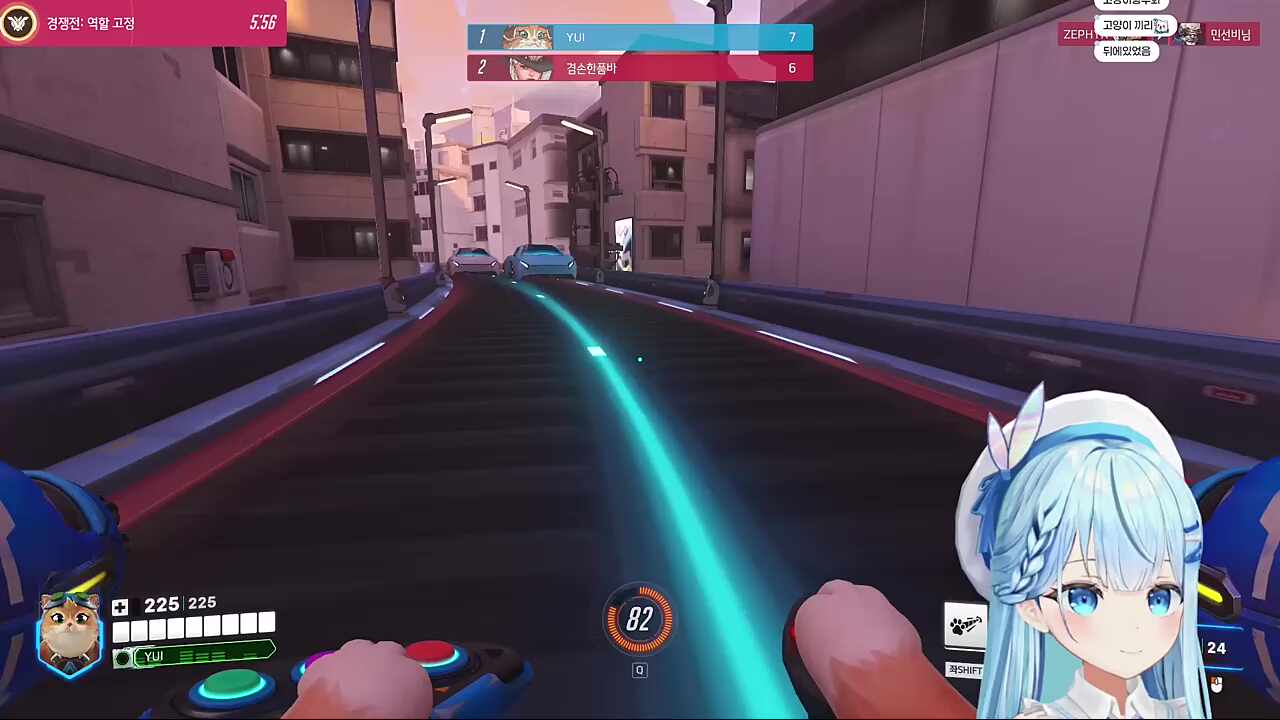The height and width of the screenshot is (720, 1280).
Task: Click the health cross icon beside 225
Action: click(119, 606)
